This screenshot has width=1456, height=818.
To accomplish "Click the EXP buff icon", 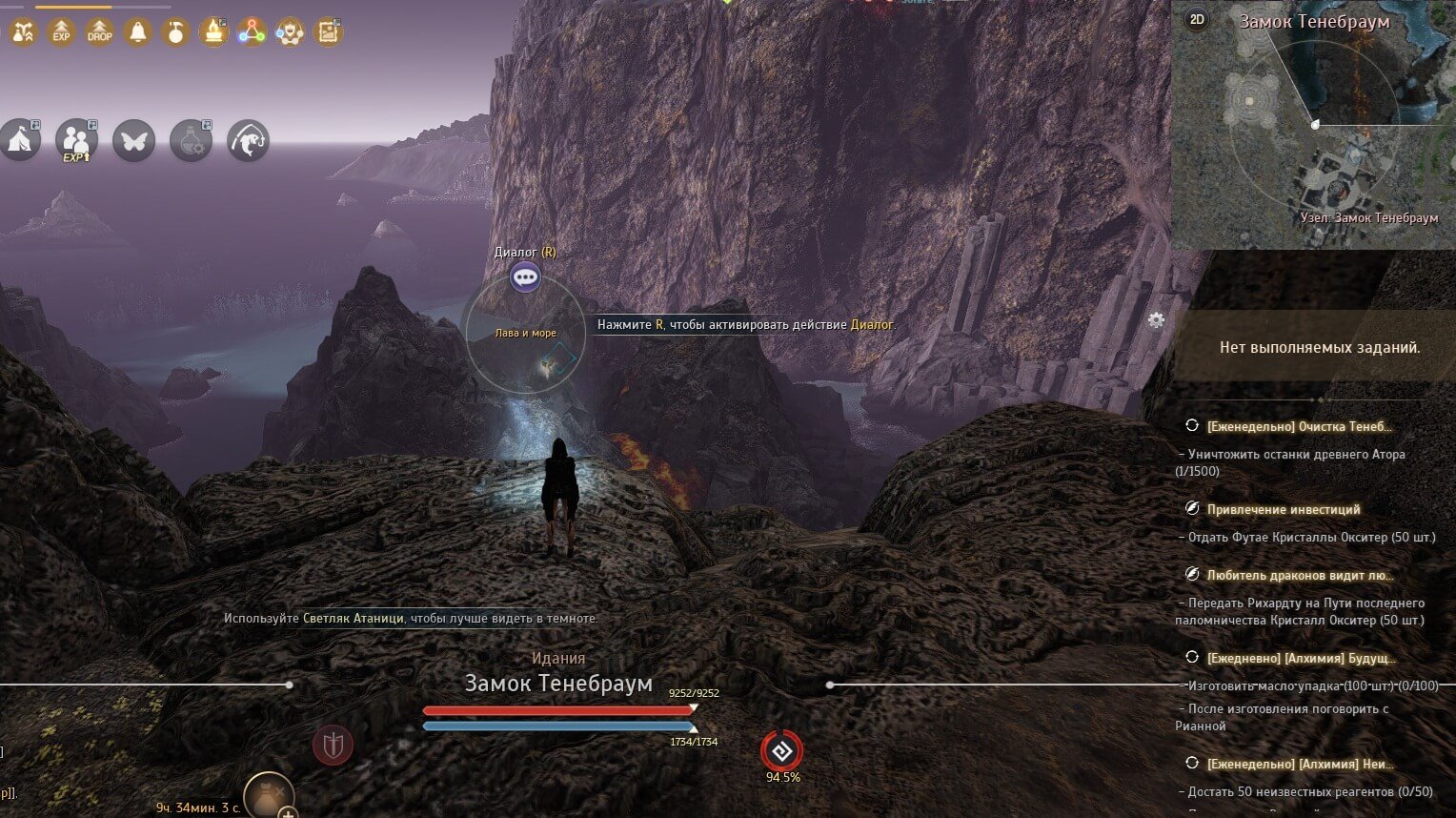I will pos(61,32).
